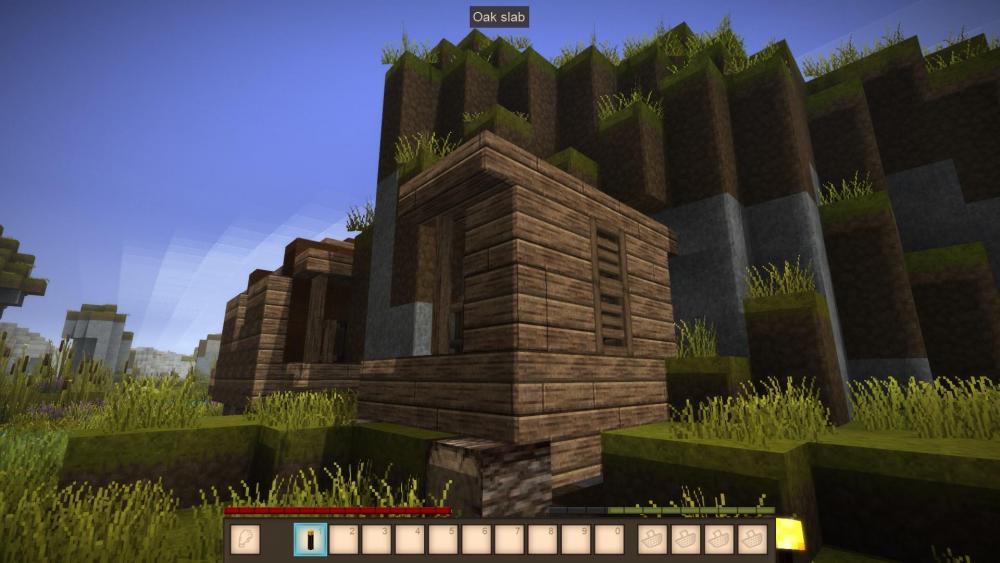Viewport: 1000px width, 563px height.
Task: Activate hotbar slot numbered 9
Action: coord(576,540)
